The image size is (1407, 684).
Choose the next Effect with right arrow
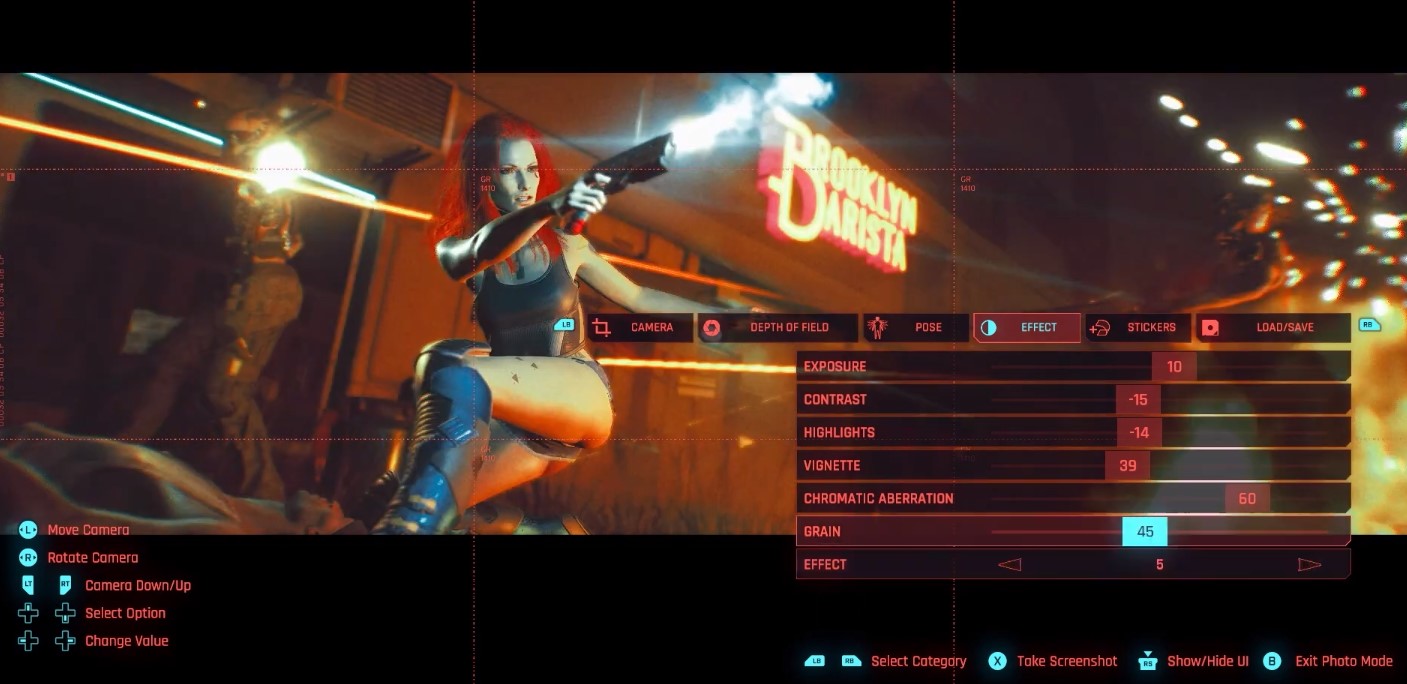click(x=1309, y=564)
